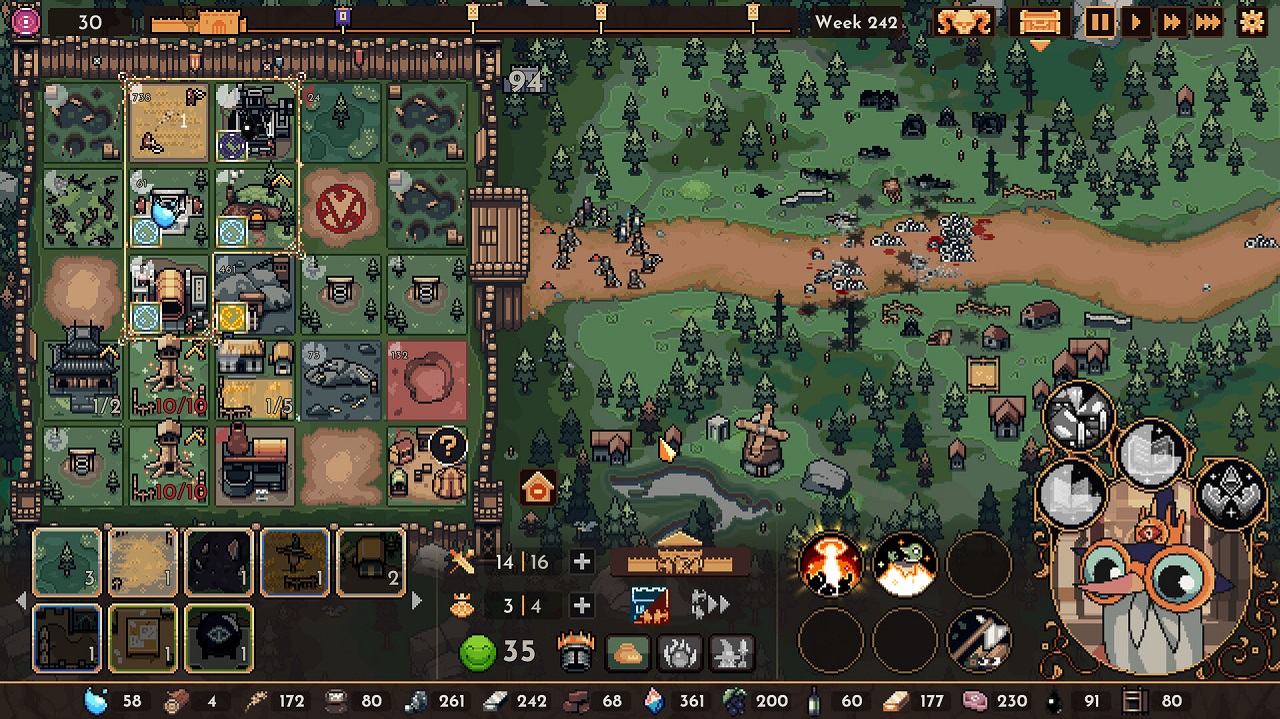Cast the fiery explosion spell
The height and width of the screenshot is (719, 1280).
point(830,564)
